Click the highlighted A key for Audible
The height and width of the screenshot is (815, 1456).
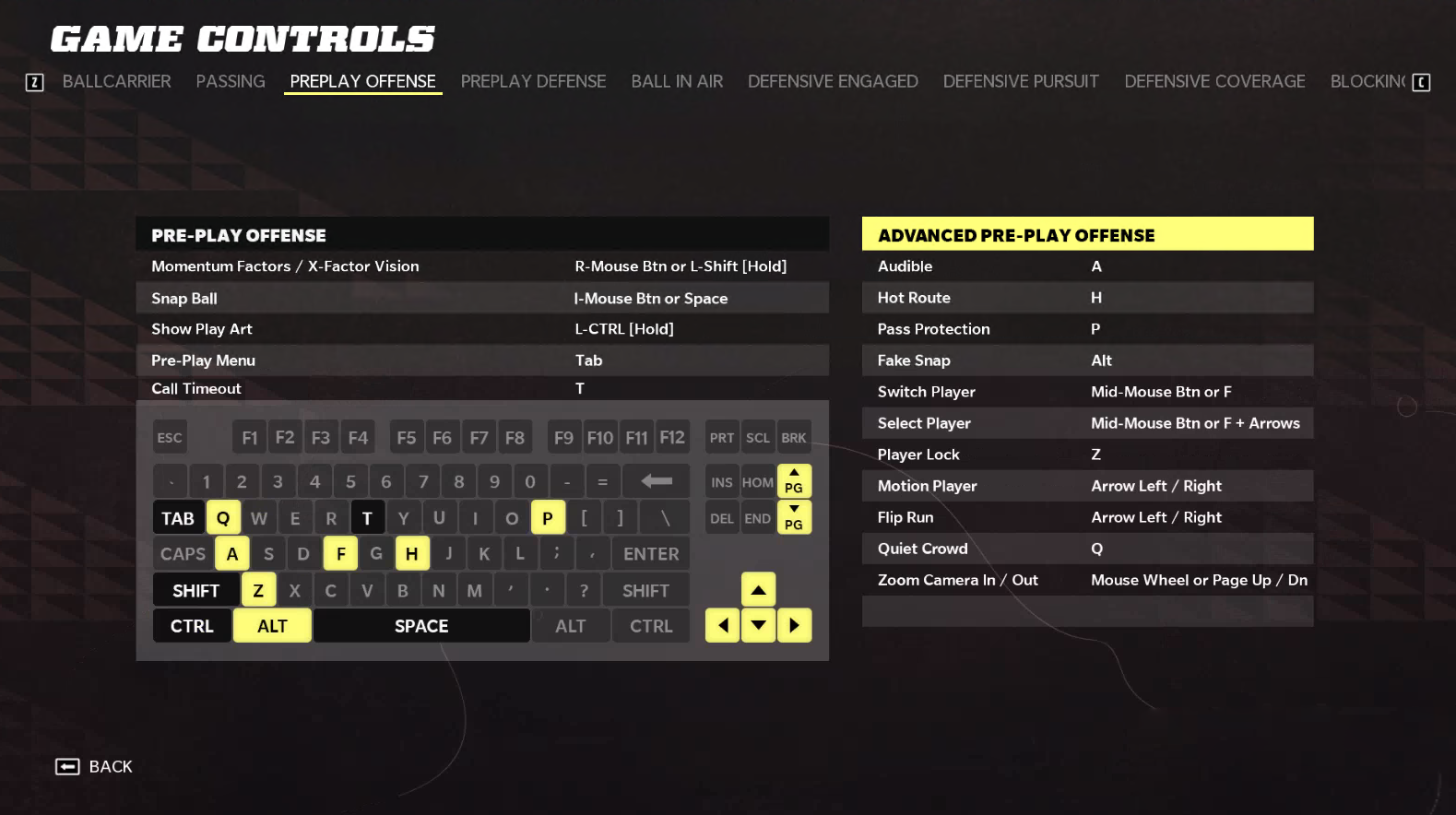pyautogui.click(x=231, y=553)
